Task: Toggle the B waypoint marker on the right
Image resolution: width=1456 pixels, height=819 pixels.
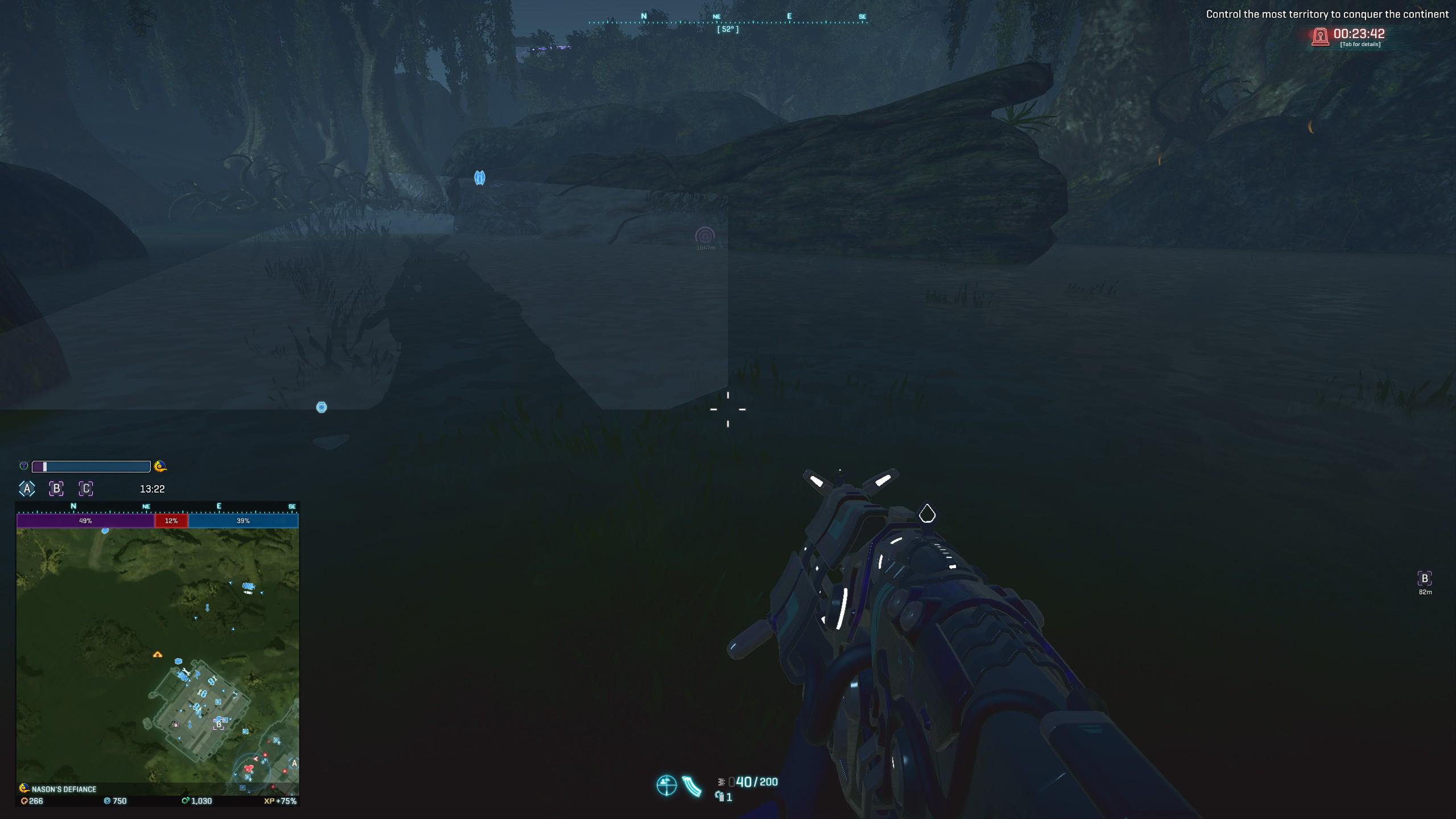Action: tap(1425, 578)
